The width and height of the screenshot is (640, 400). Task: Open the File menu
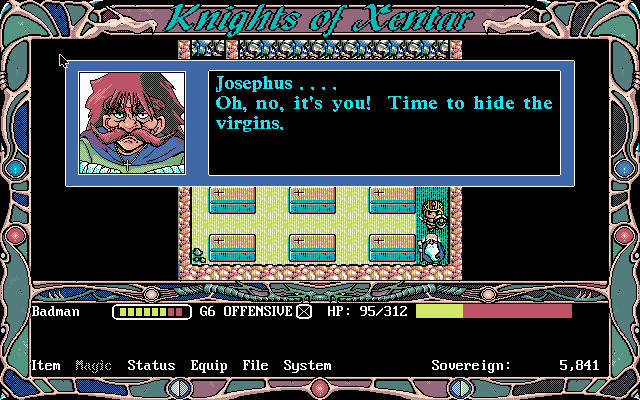pos(255,366)
